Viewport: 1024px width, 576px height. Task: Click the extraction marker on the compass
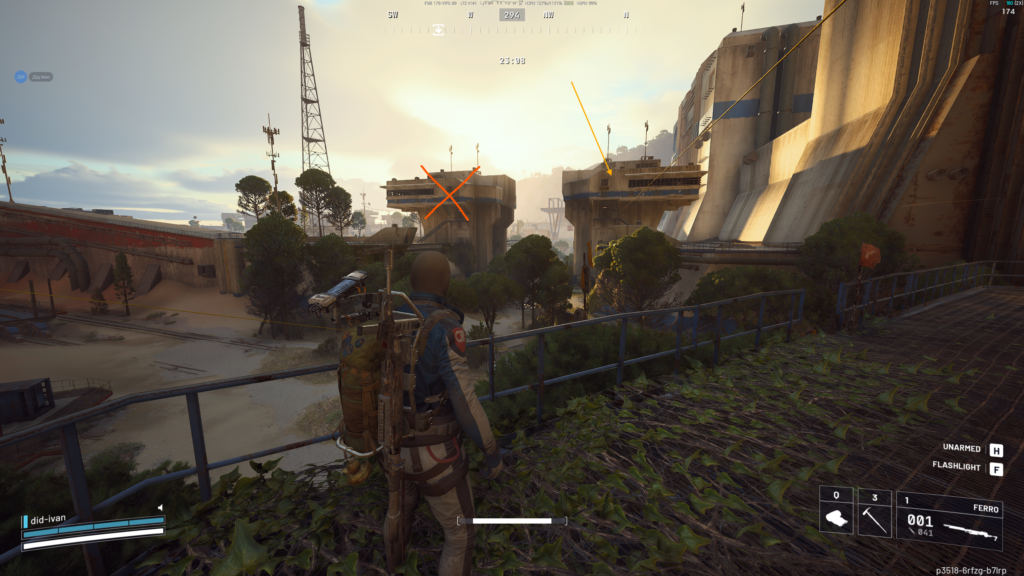click(438, 30)
